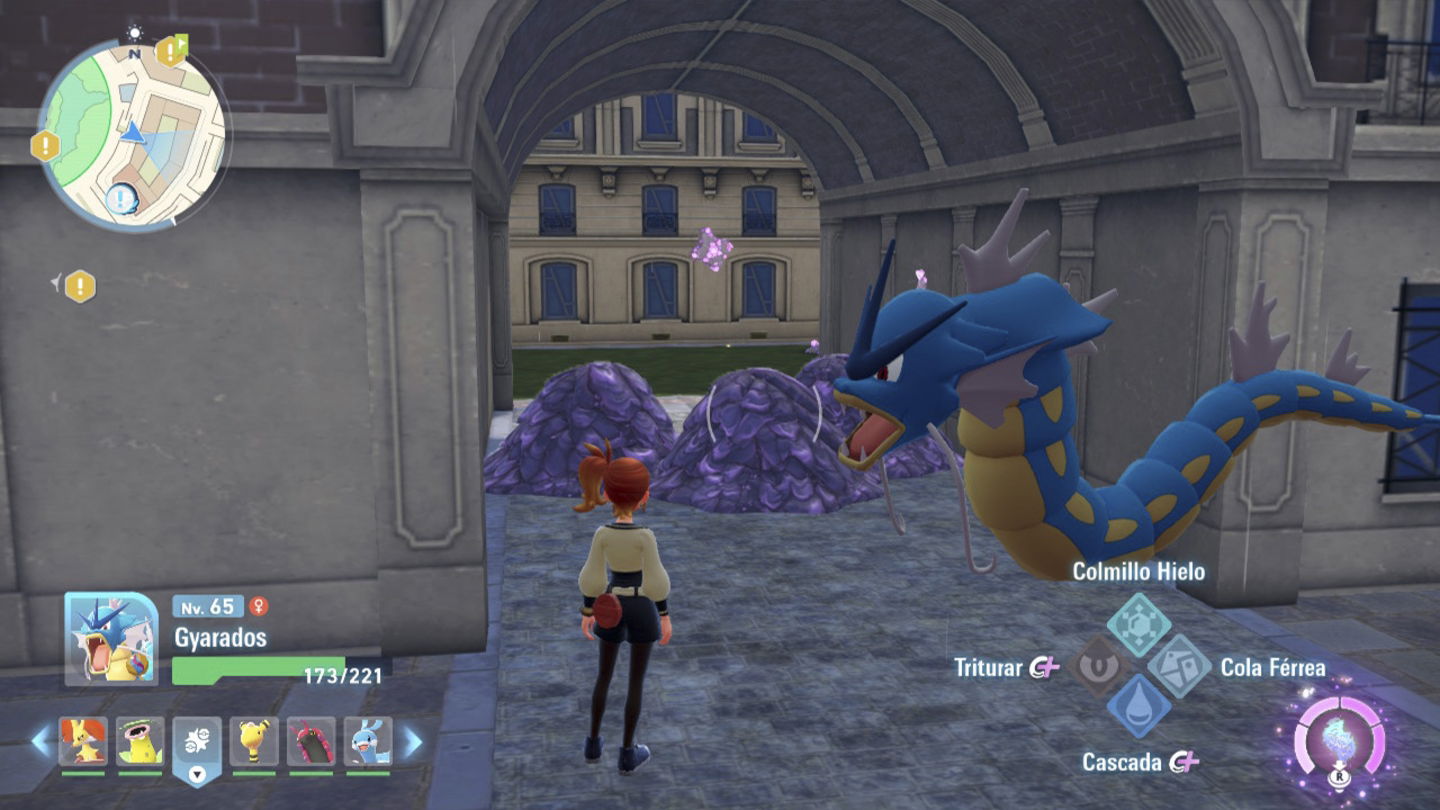This screenshot has height=810, width=1440.
Task: Cycle party right with the arrow
Action: coord(412,741)
